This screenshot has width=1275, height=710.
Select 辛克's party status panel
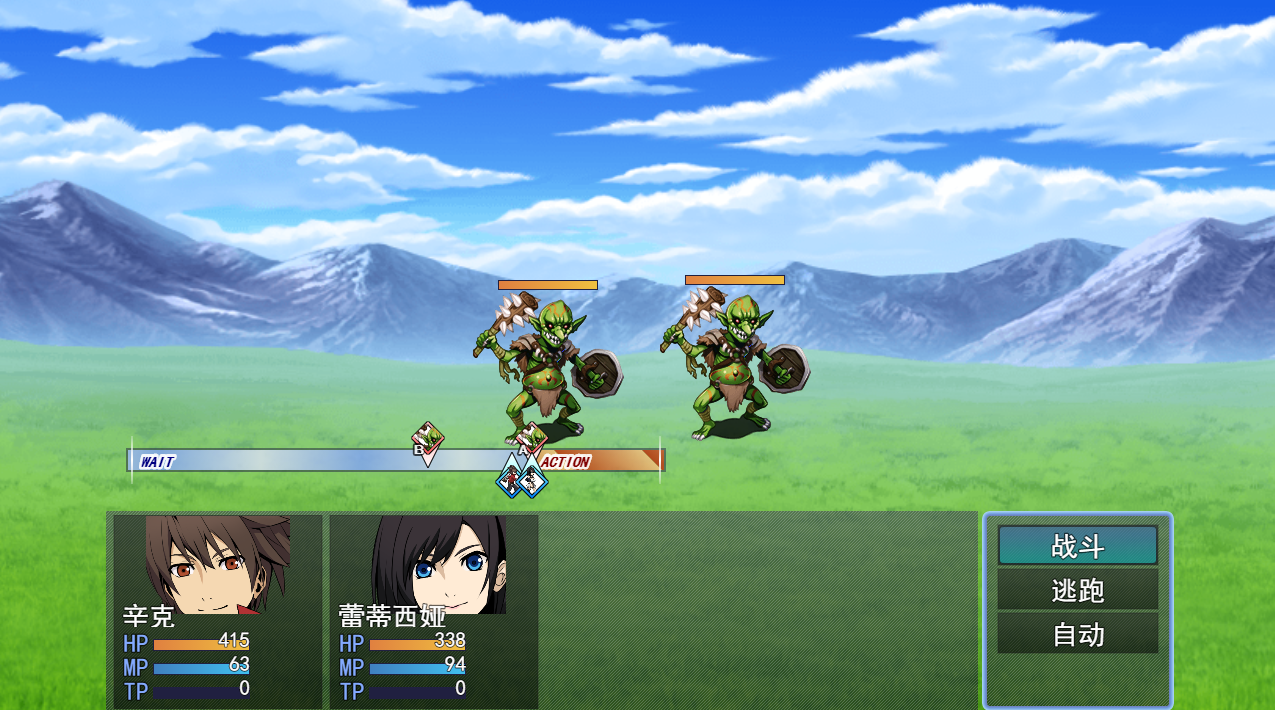(218, 610)
